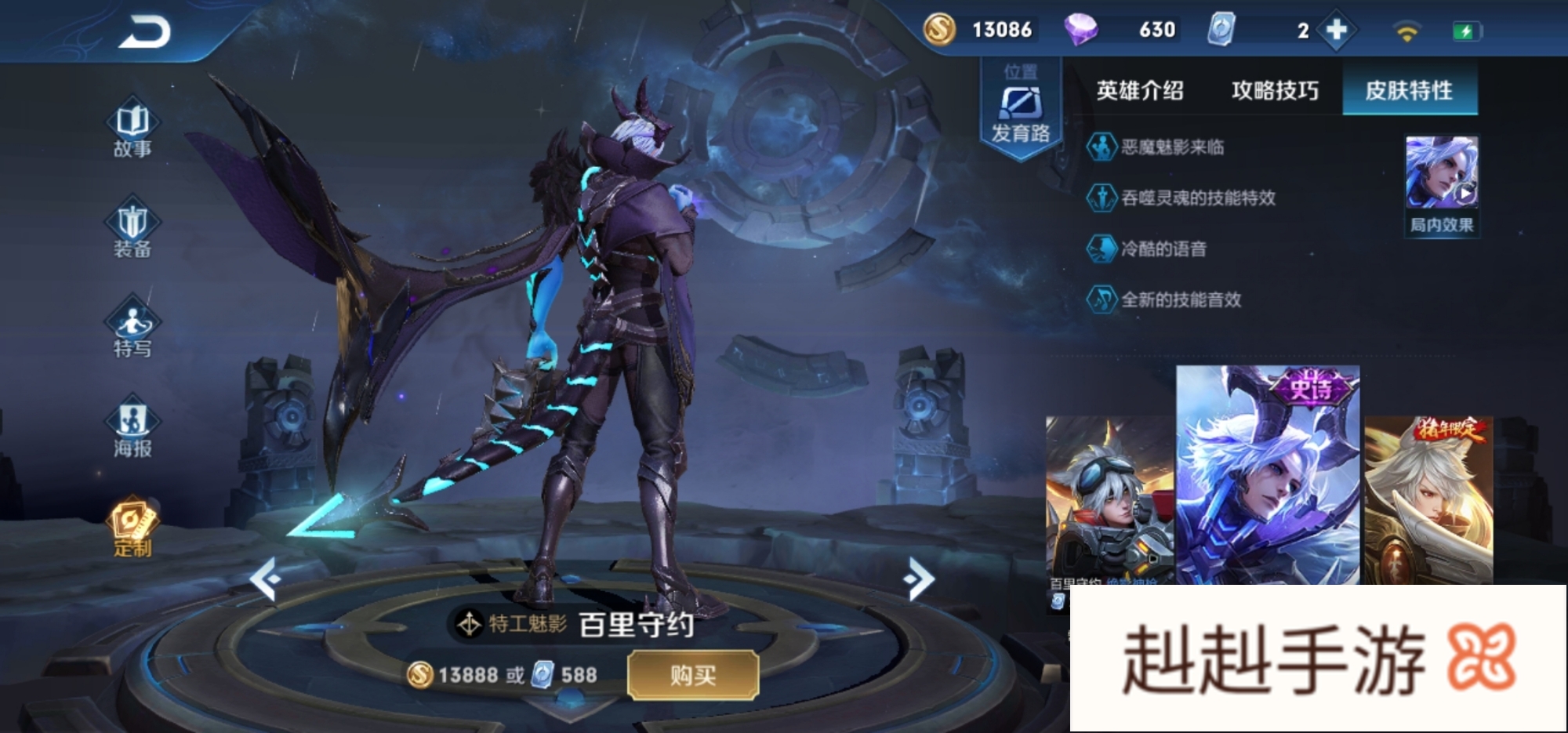Add more vouchers with the plus button

1336,31
